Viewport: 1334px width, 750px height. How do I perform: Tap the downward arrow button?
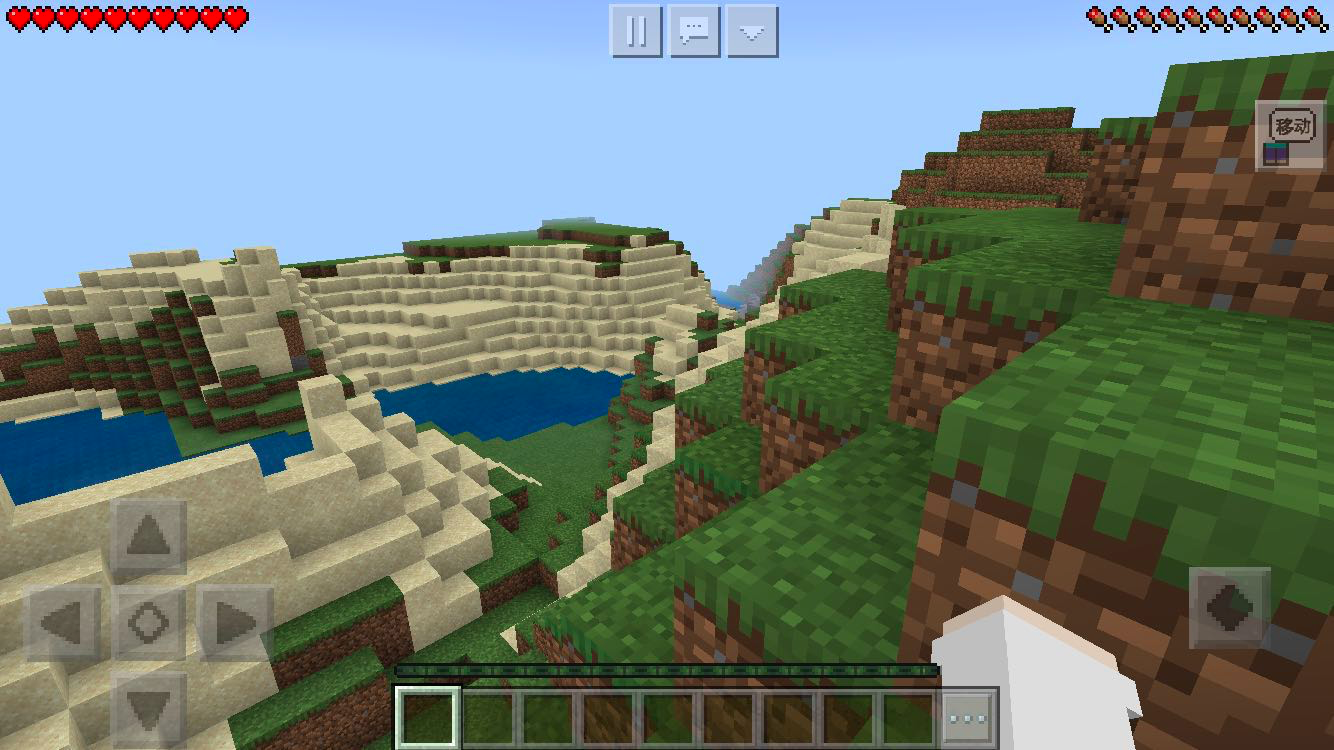[x=752, y=31]
